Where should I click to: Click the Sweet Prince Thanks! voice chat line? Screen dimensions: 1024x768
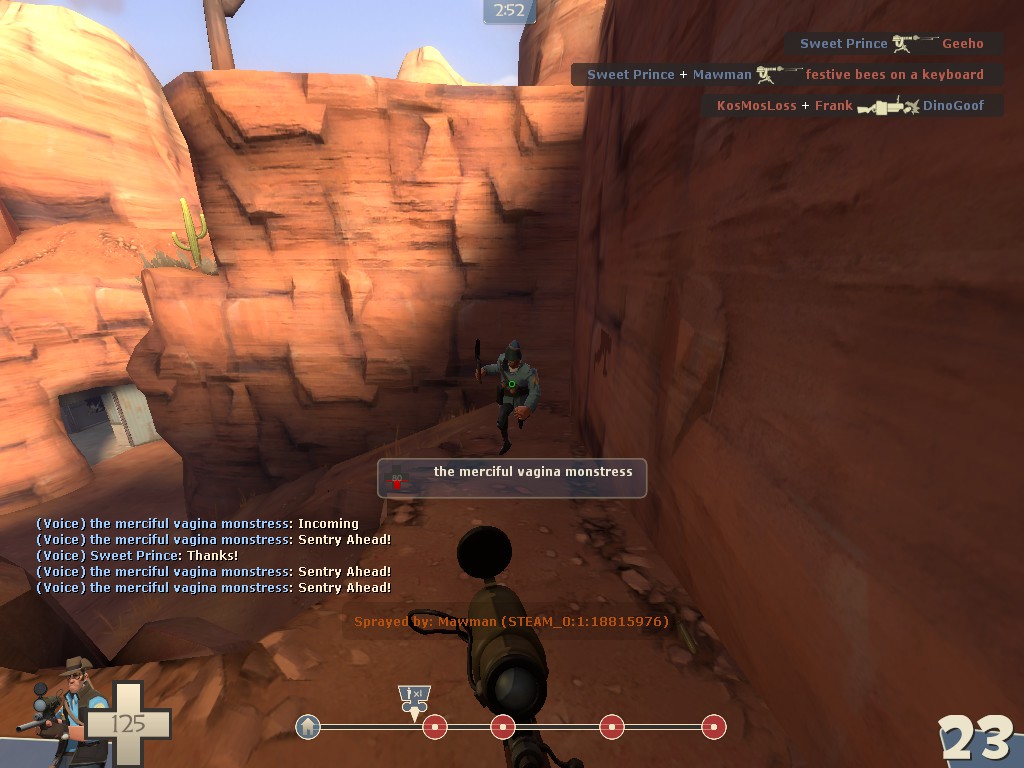pos(137,556)
